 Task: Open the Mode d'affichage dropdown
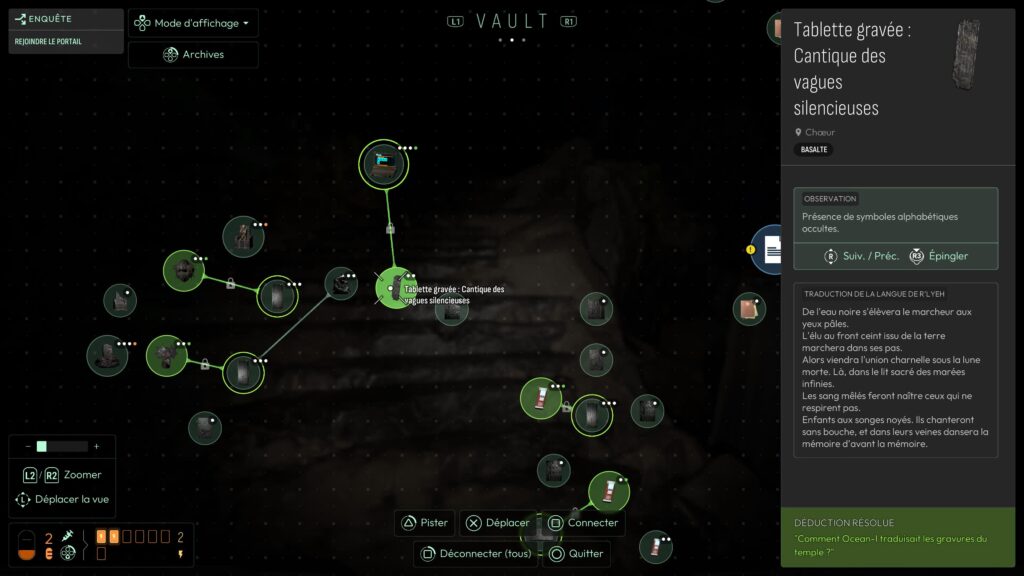pyautogui.click(x=193, y=23)
